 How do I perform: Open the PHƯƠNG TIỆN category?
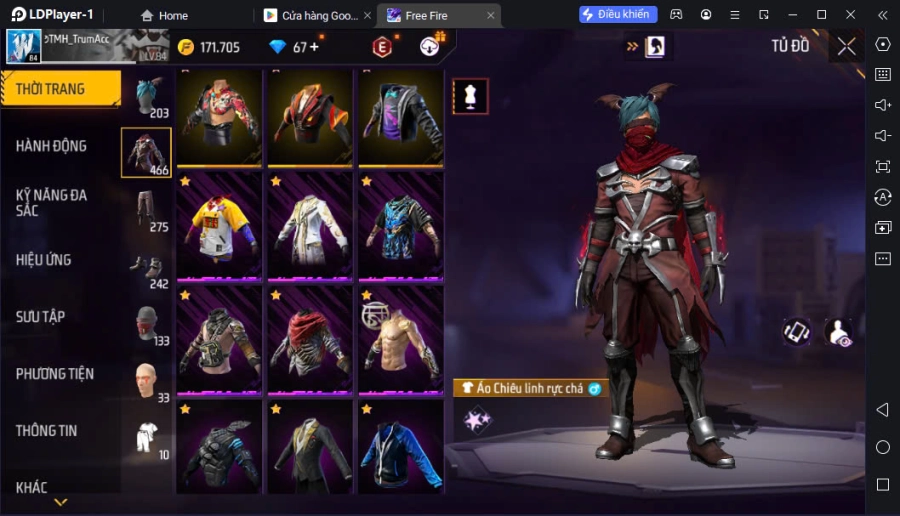click(x=55, y=374)
